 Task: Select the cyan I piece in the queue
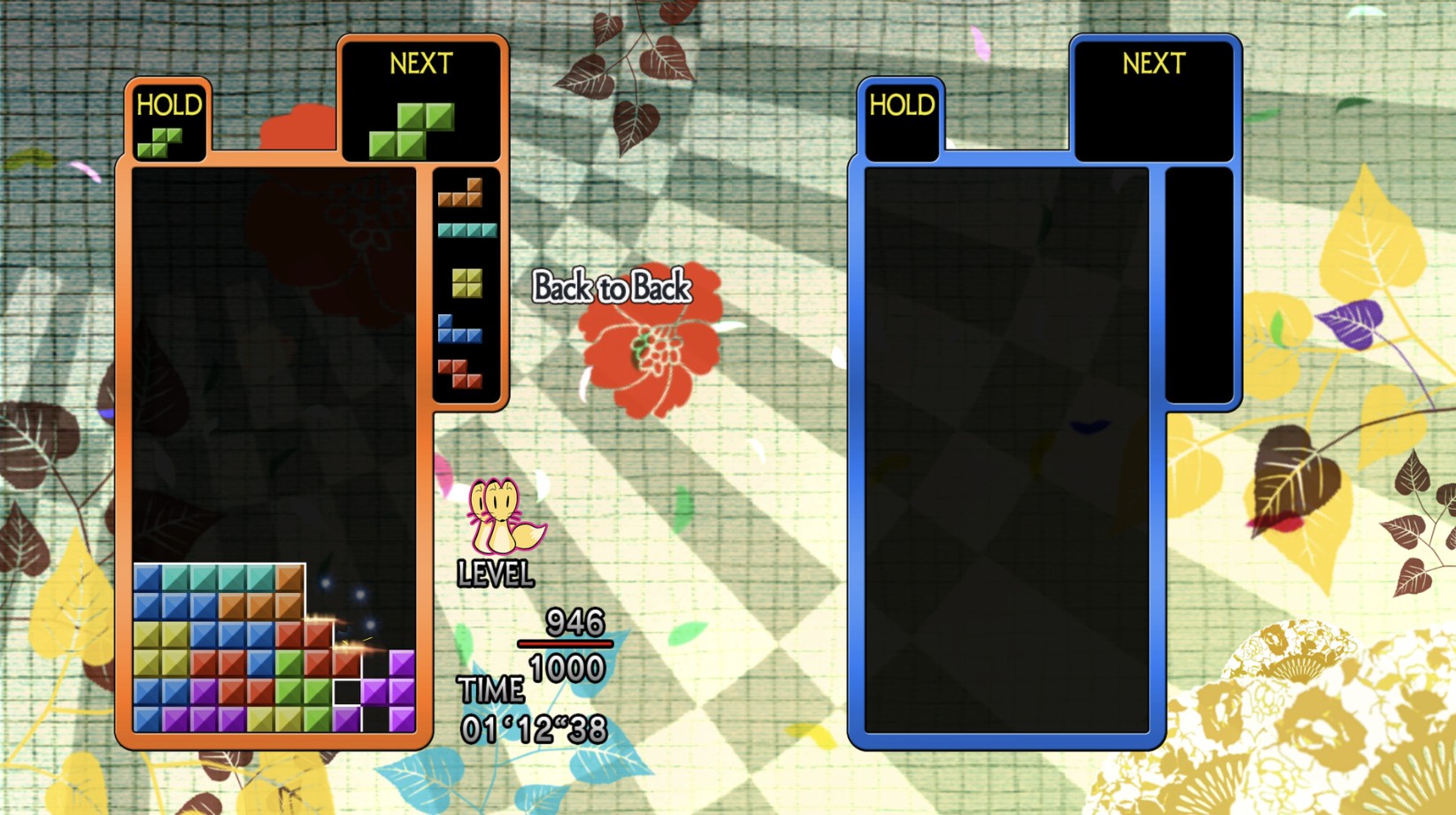466,231
